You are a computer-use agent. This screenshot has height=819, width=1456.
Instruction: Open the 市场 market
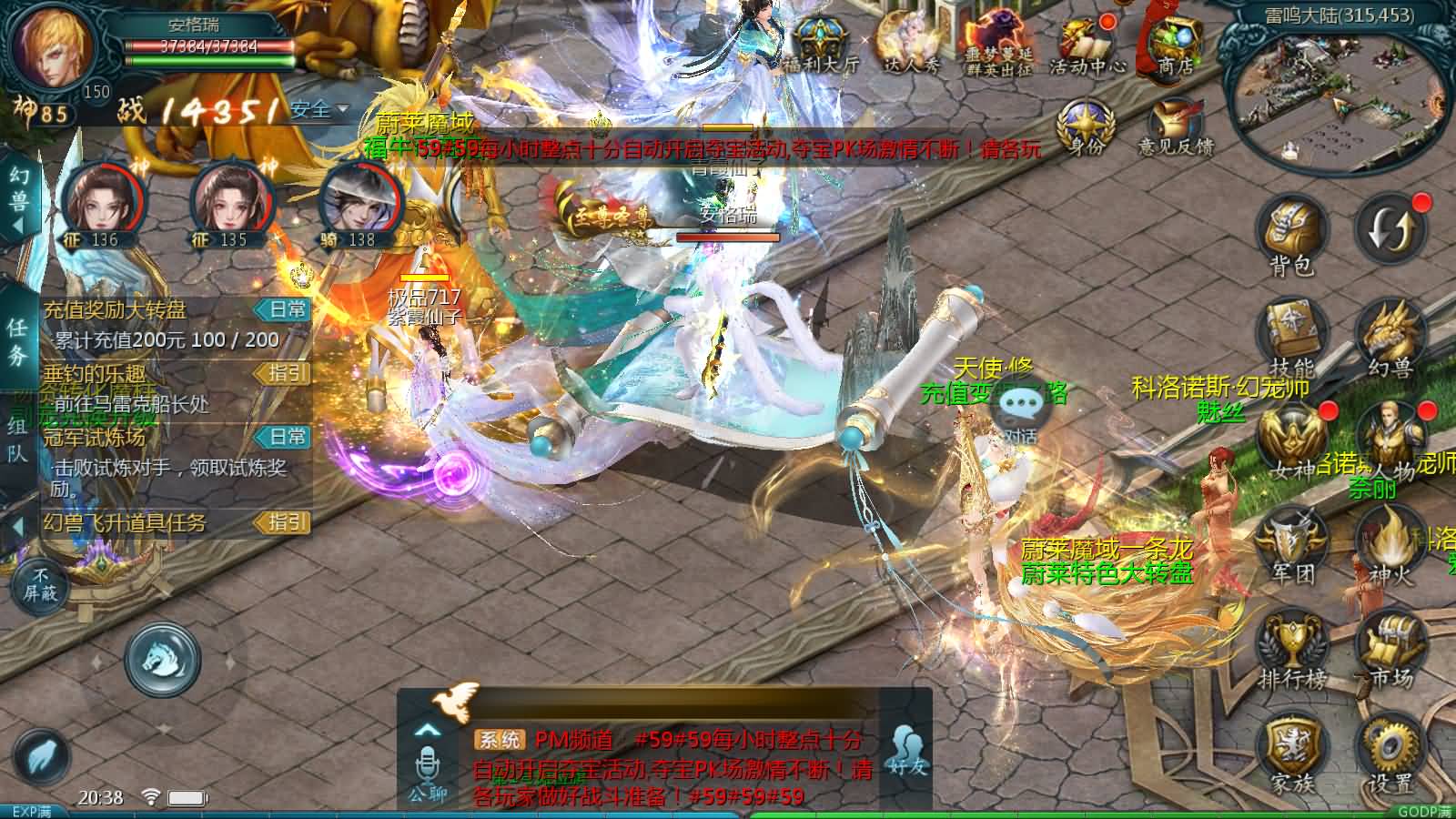(1390, 648)
